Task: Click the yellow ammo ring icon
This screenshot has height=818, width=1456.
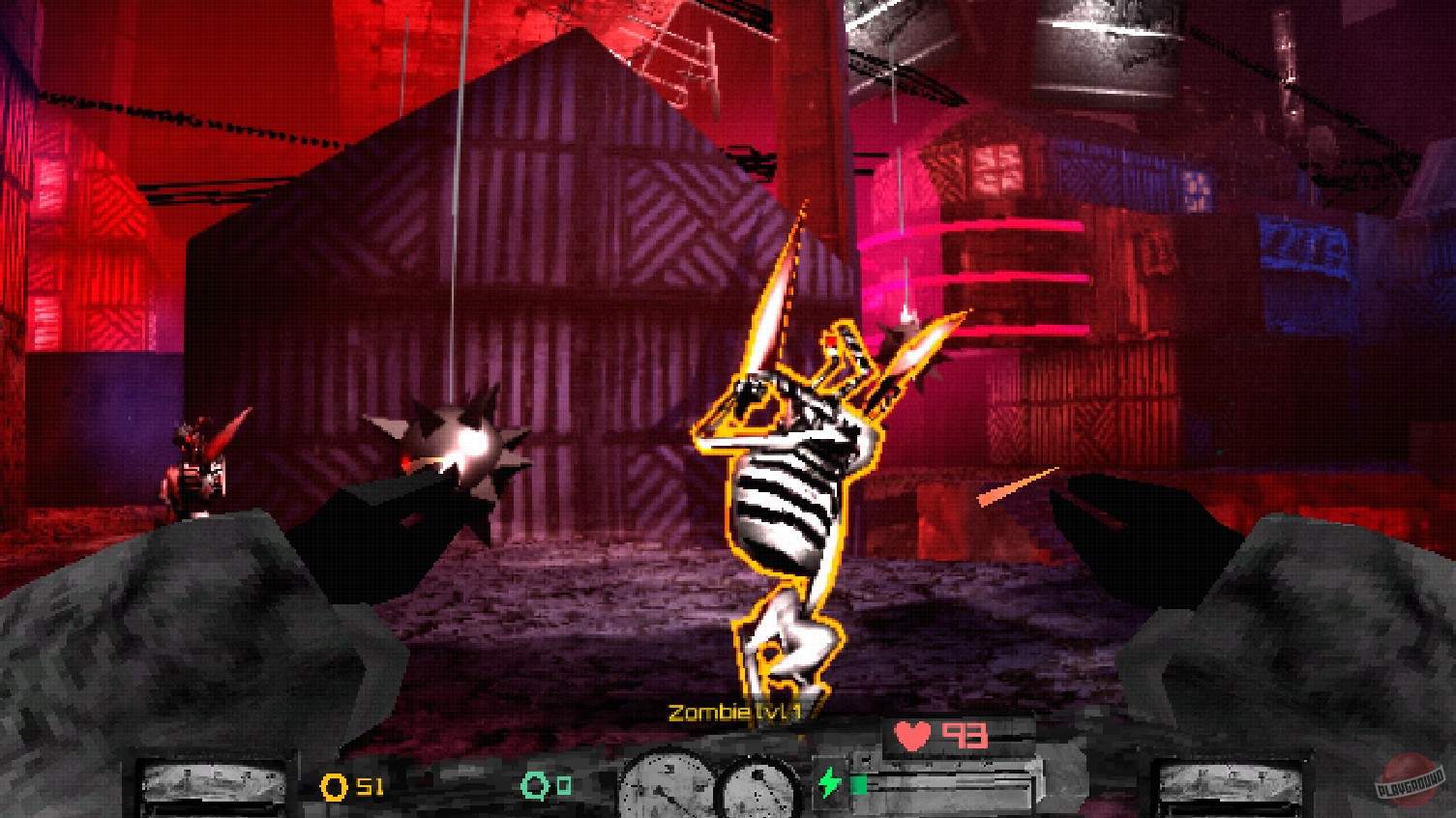Action: tap(334, 788)
